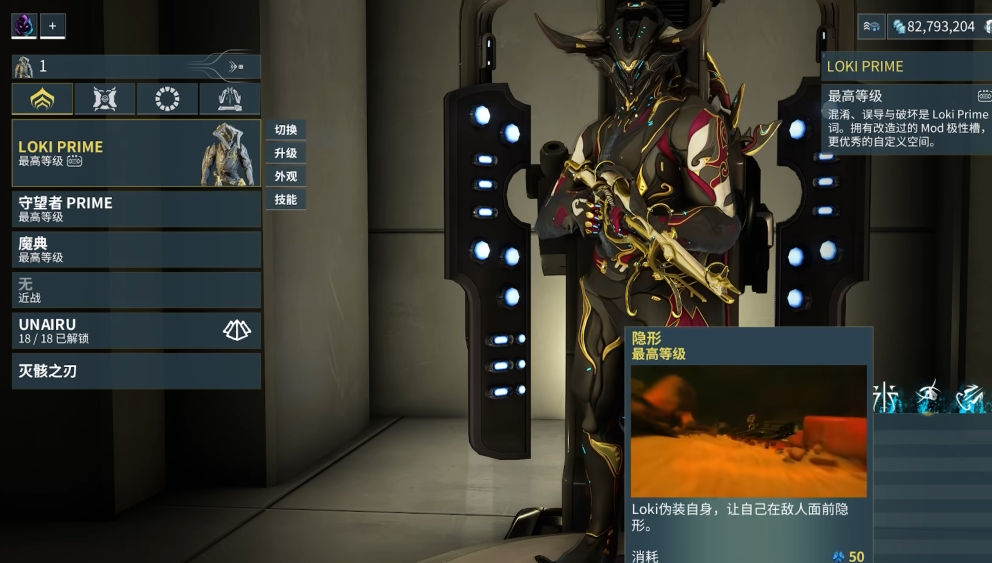This screenshot has height=563, width=992.
Task: Open the UNAIRU focus school slot
Action: point(136,331)
